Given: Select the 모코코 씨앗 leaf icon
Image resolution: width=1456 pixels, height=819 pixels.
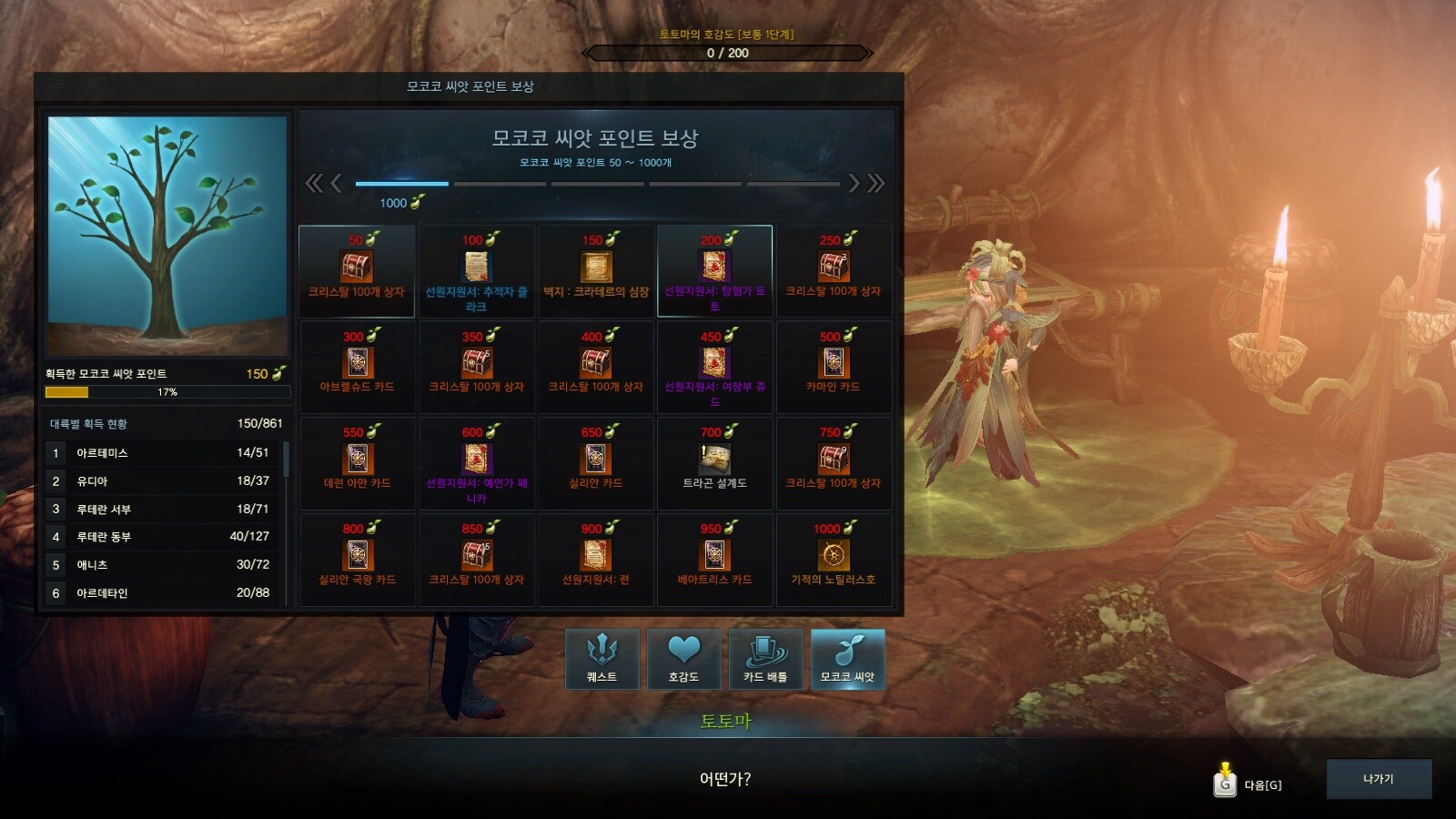Looking at the screenshot, I should [x=848, y=658].
